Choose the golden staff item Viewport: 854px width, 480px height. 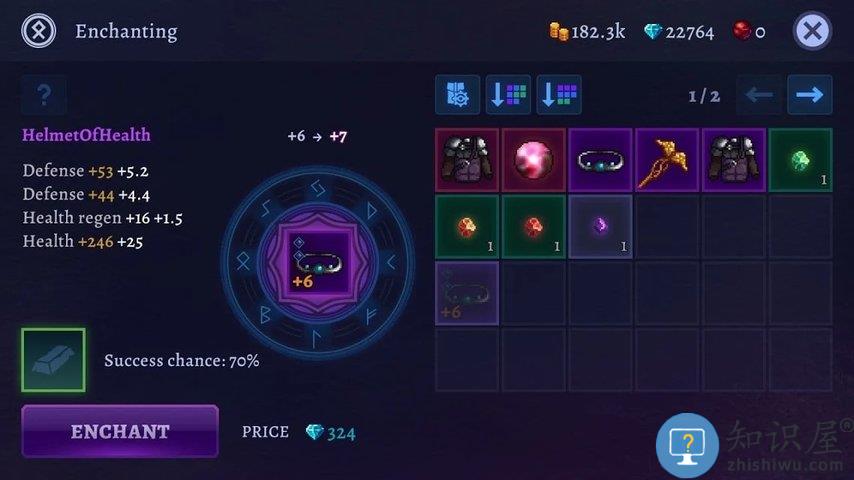667,160
